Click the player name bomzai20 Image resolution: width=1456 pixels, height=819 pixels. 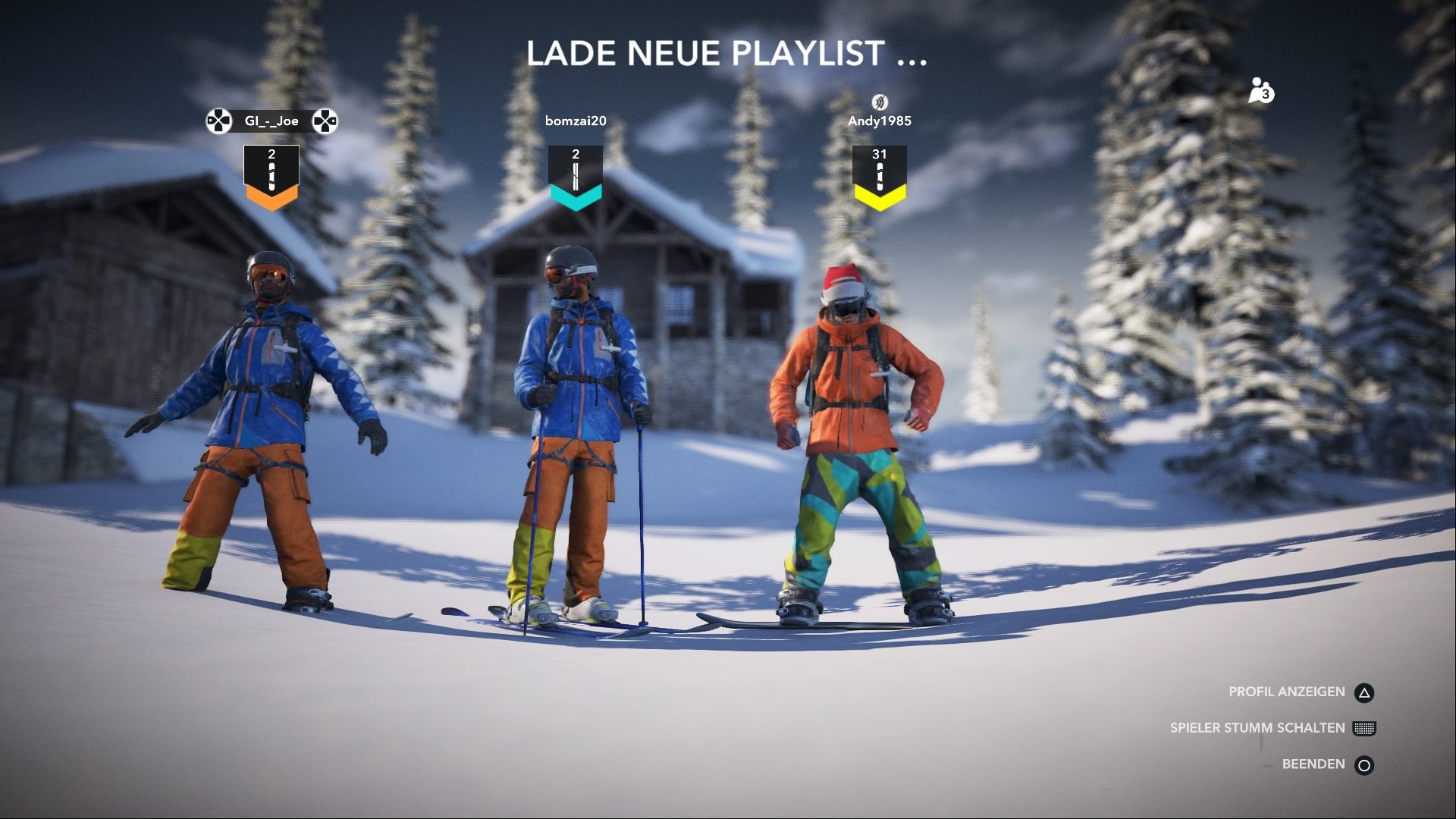coord(575,120)
